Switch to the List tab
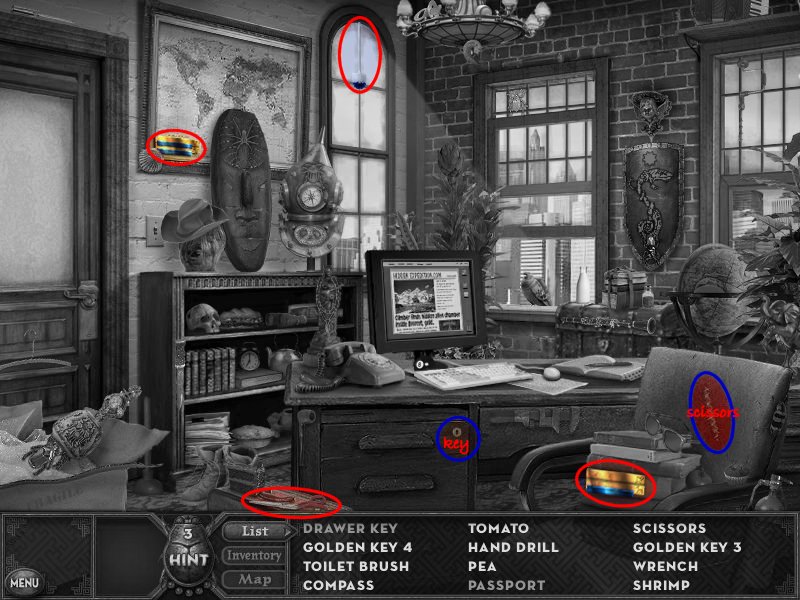The width and height of the screenshot is (800, 600). tap(254, 531)
